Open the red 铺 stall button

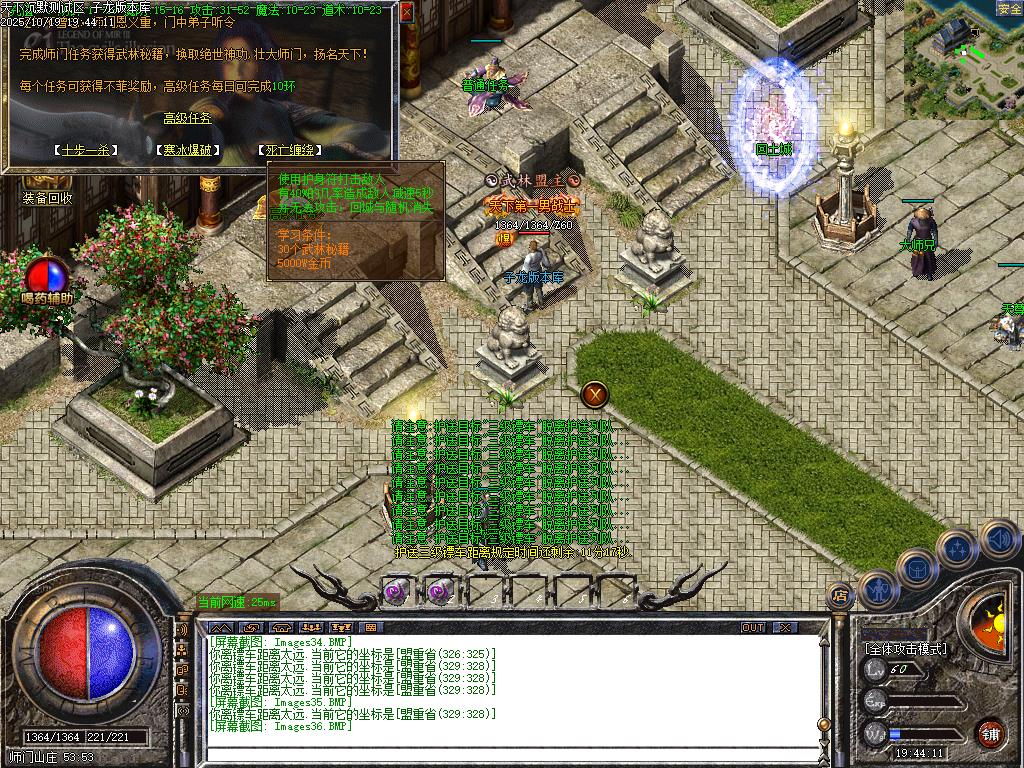(x=990, y=733)
